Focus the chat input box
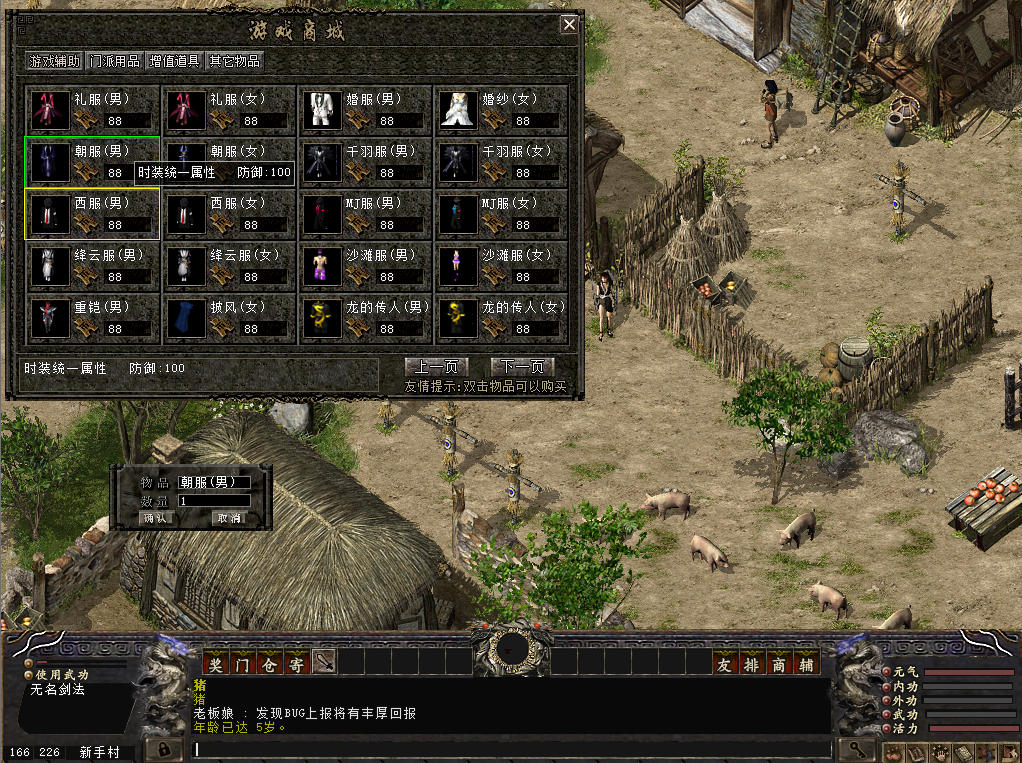This screenshot has height=763, width=1022. click(510, 748)
